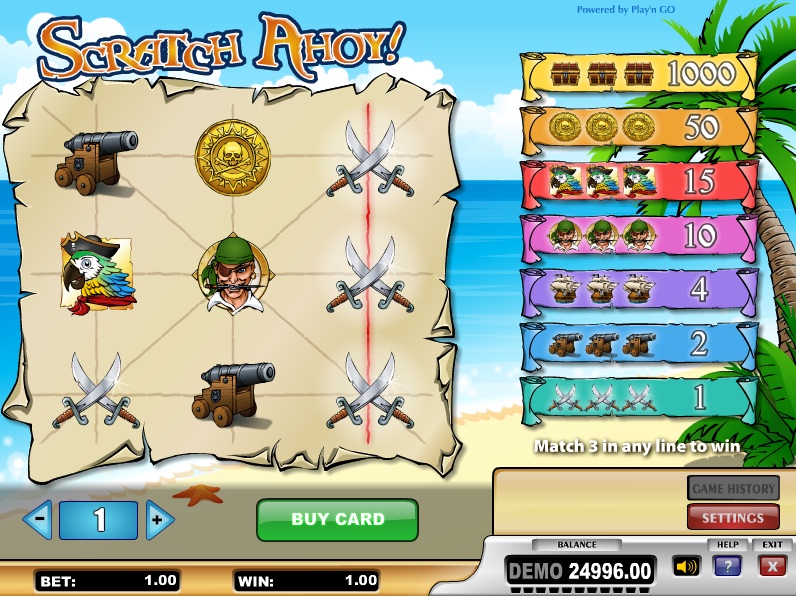Exit the game with the red X
Screen dimensions: 796x596
[771, 566]
